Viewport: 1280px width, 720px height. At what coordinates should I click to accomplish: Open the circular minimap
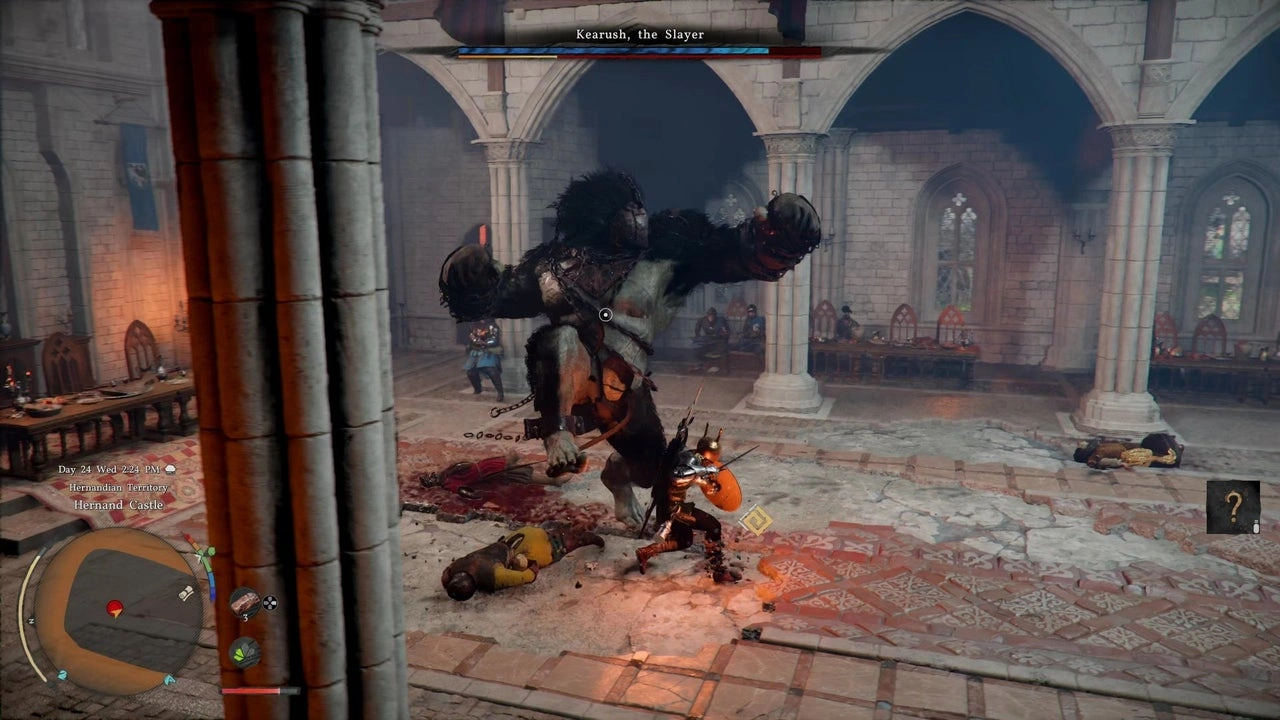[118, 610]
